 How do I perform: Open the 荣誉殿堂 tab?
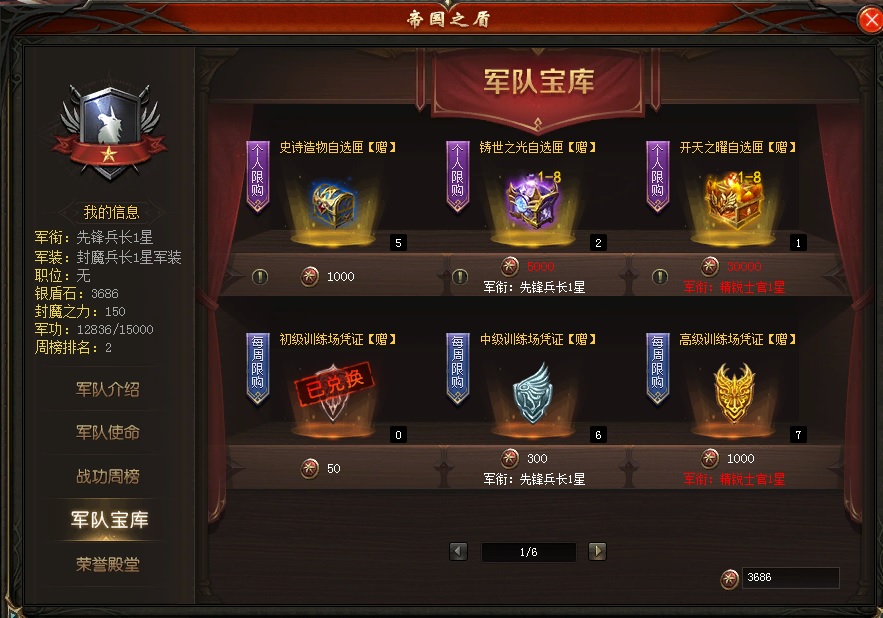point(108,564)
